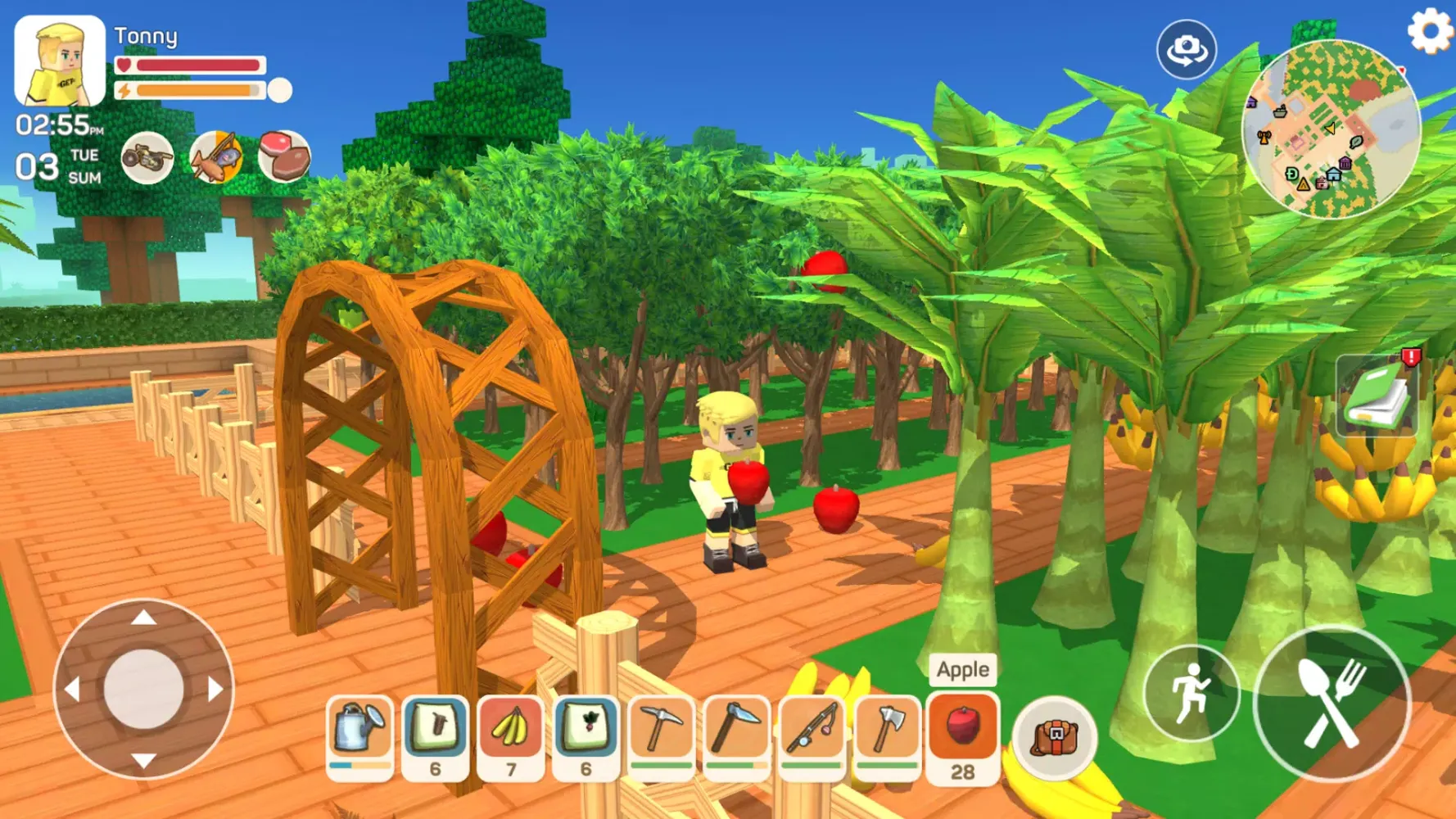
Task: Toggle the camera view switcher
Action: pyautogui.click(x=1187, y=49)
